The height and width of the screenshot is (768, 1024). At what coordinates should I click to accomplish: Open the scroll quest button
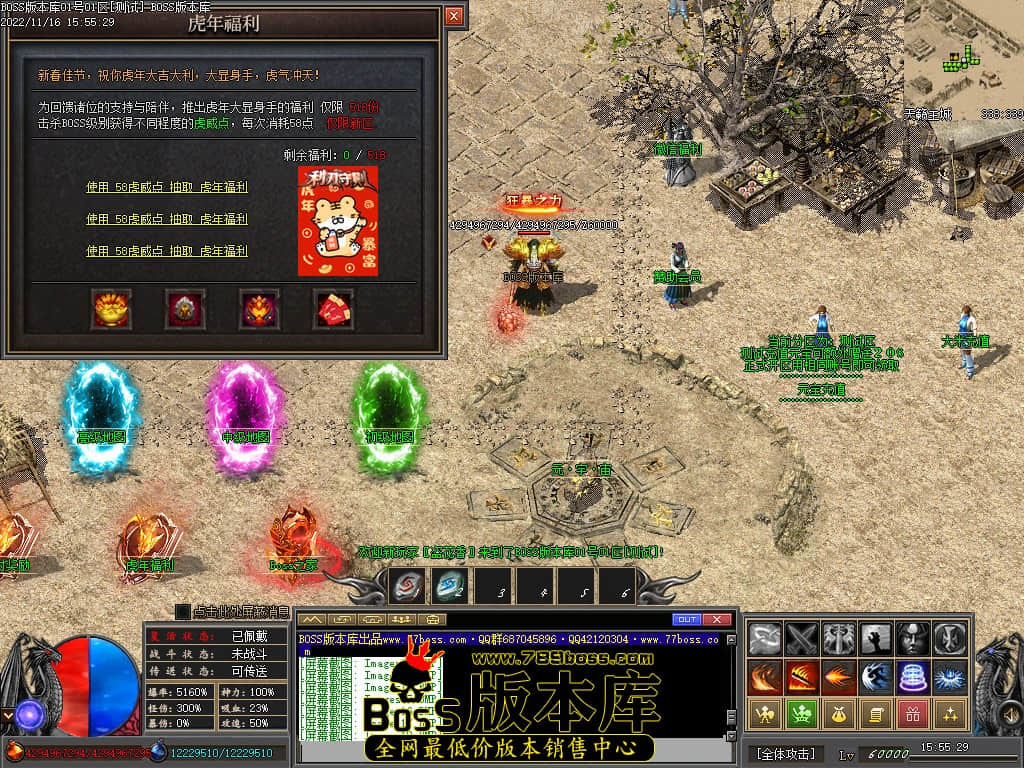tap(876, 713)
